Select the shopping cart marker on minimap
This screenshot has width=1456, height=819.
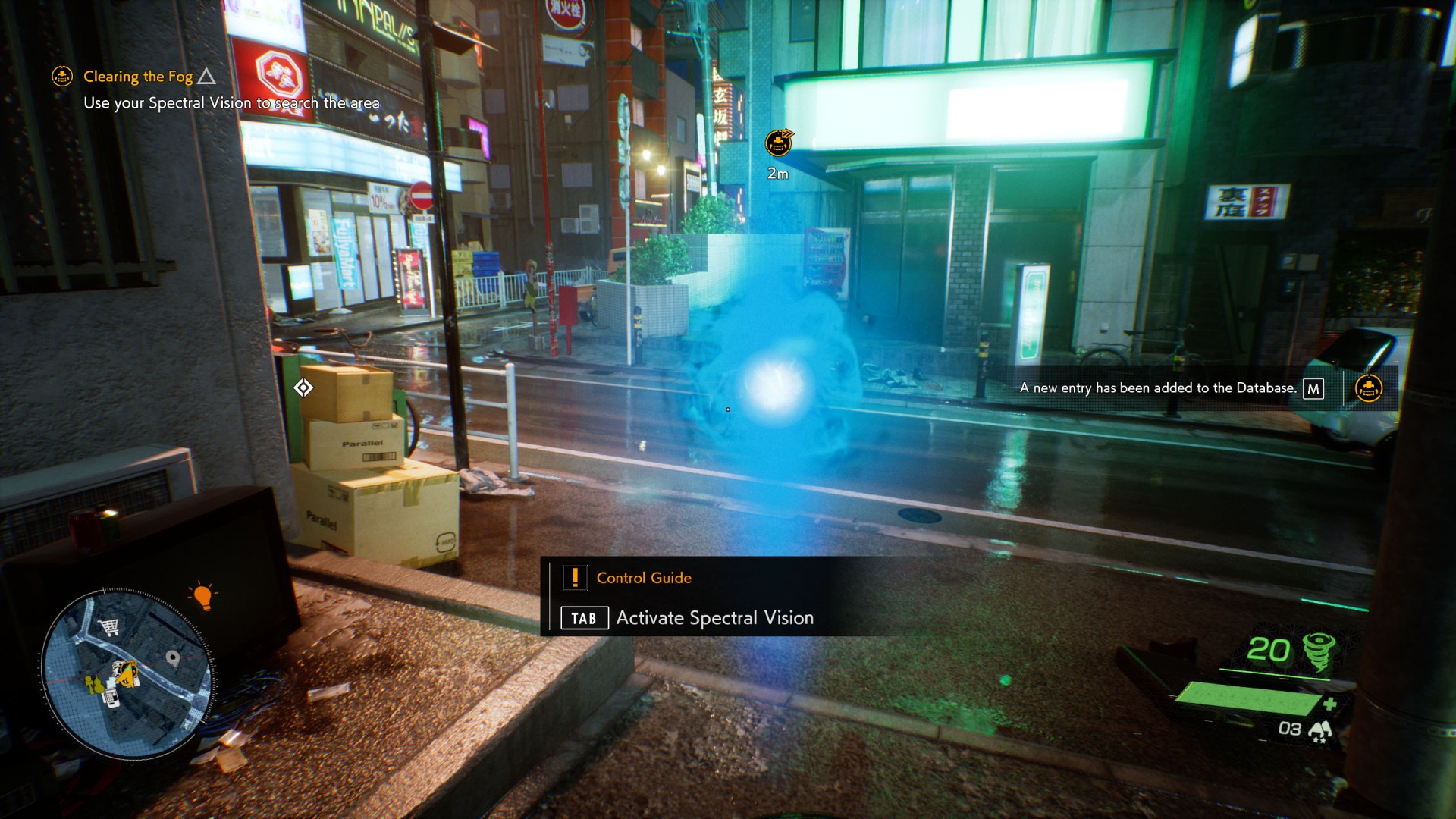109,626
